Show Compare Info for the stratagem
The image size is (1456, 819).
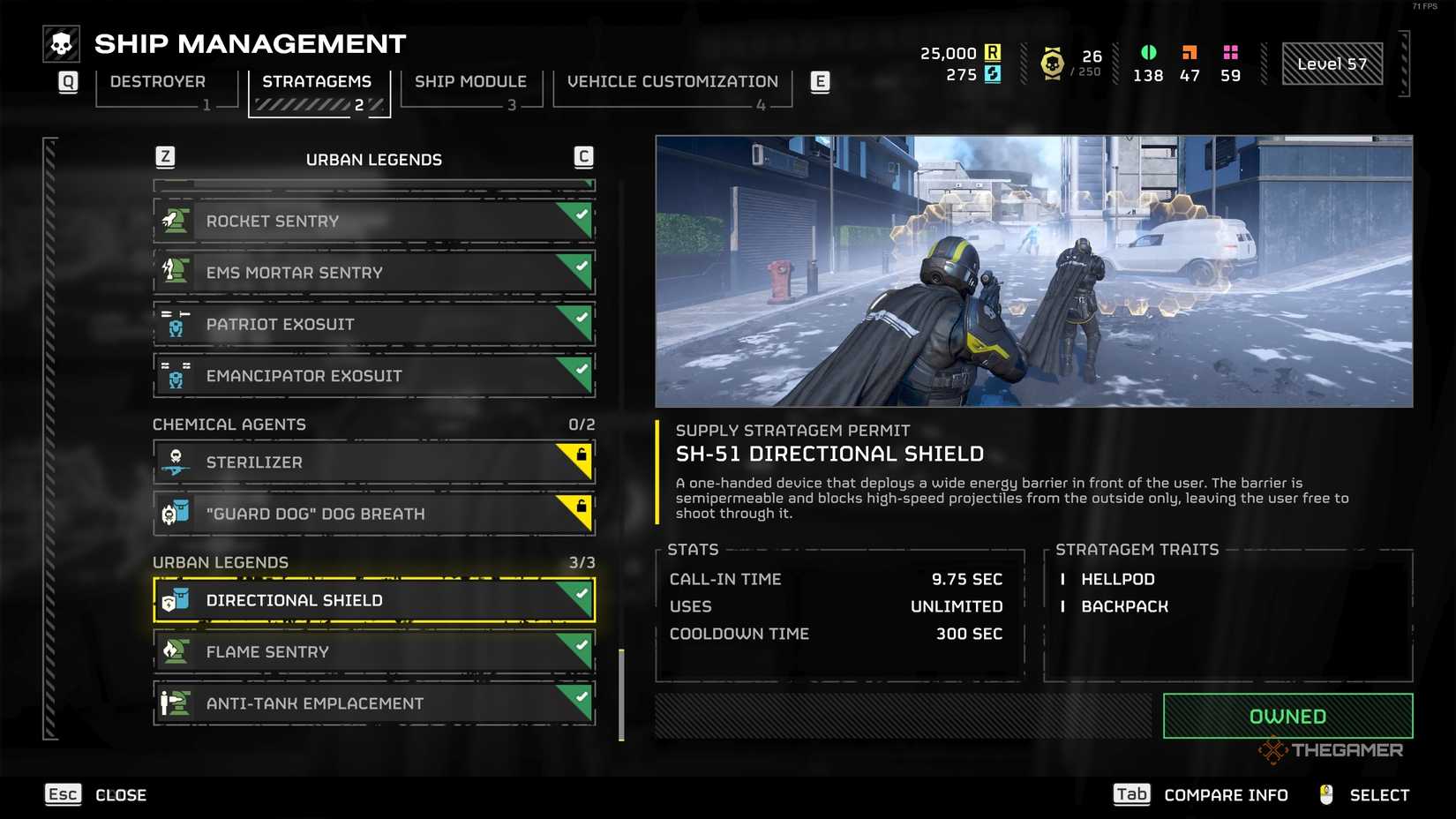[1201, 795]
